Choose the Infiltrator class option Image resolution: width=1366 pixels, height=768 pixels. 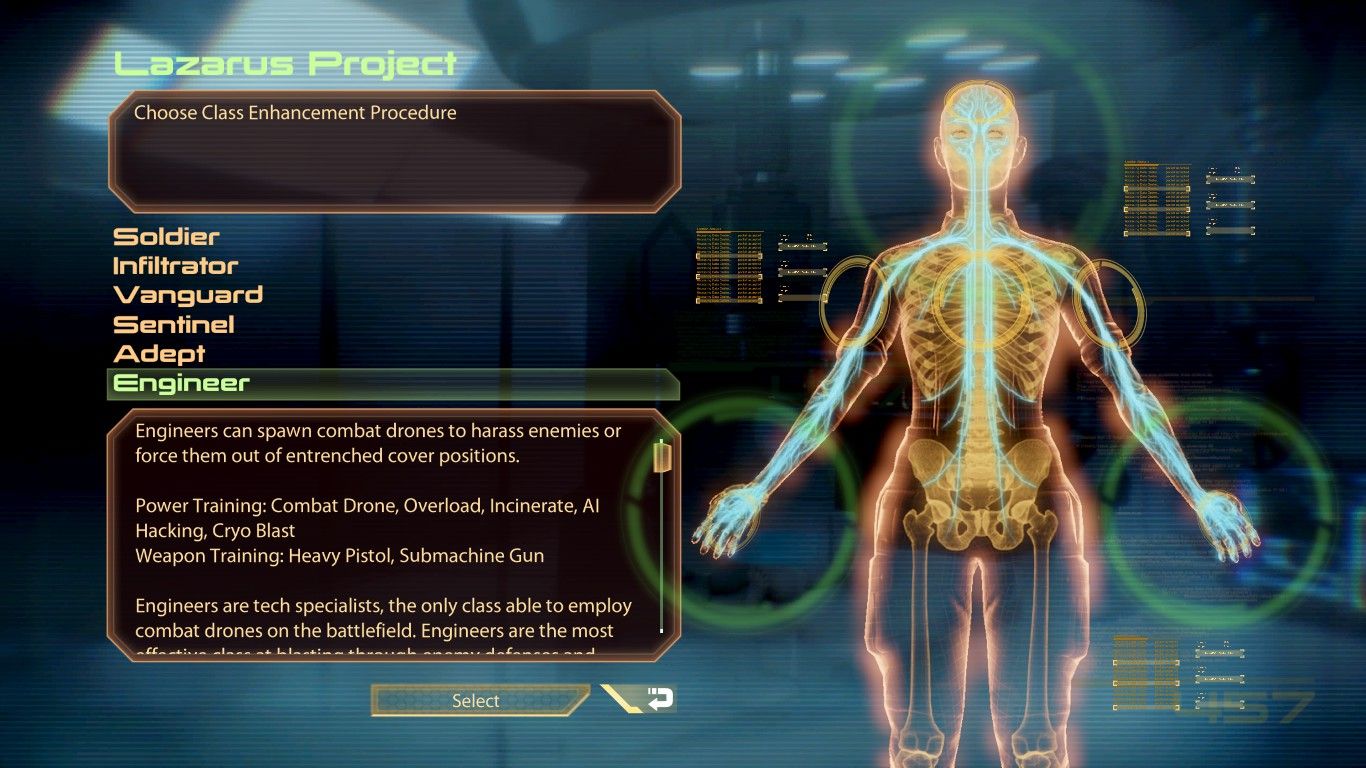(x=176, y=265)
